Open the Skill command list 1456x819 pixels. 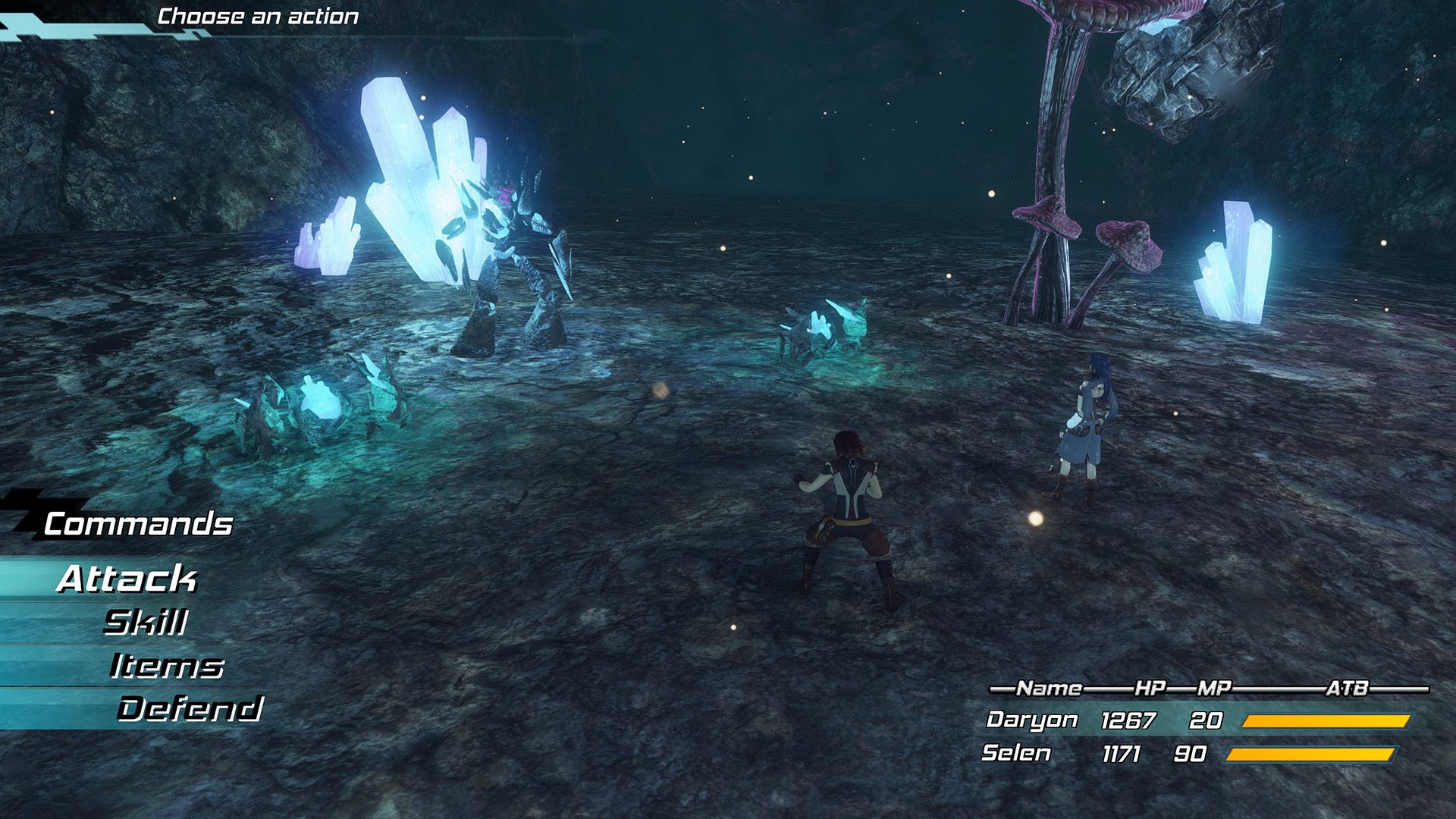click(146, 623)
